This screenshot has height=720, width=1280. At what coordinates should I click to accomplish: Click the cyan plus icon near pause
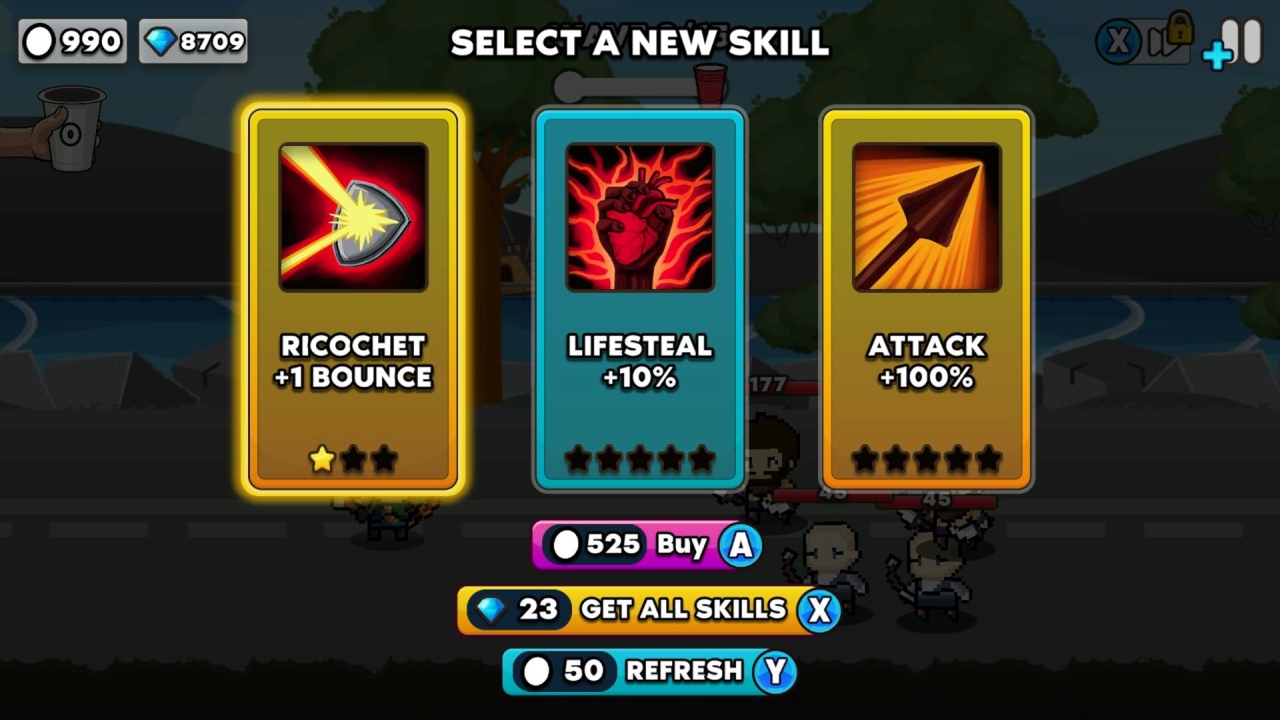(1216, 55)
